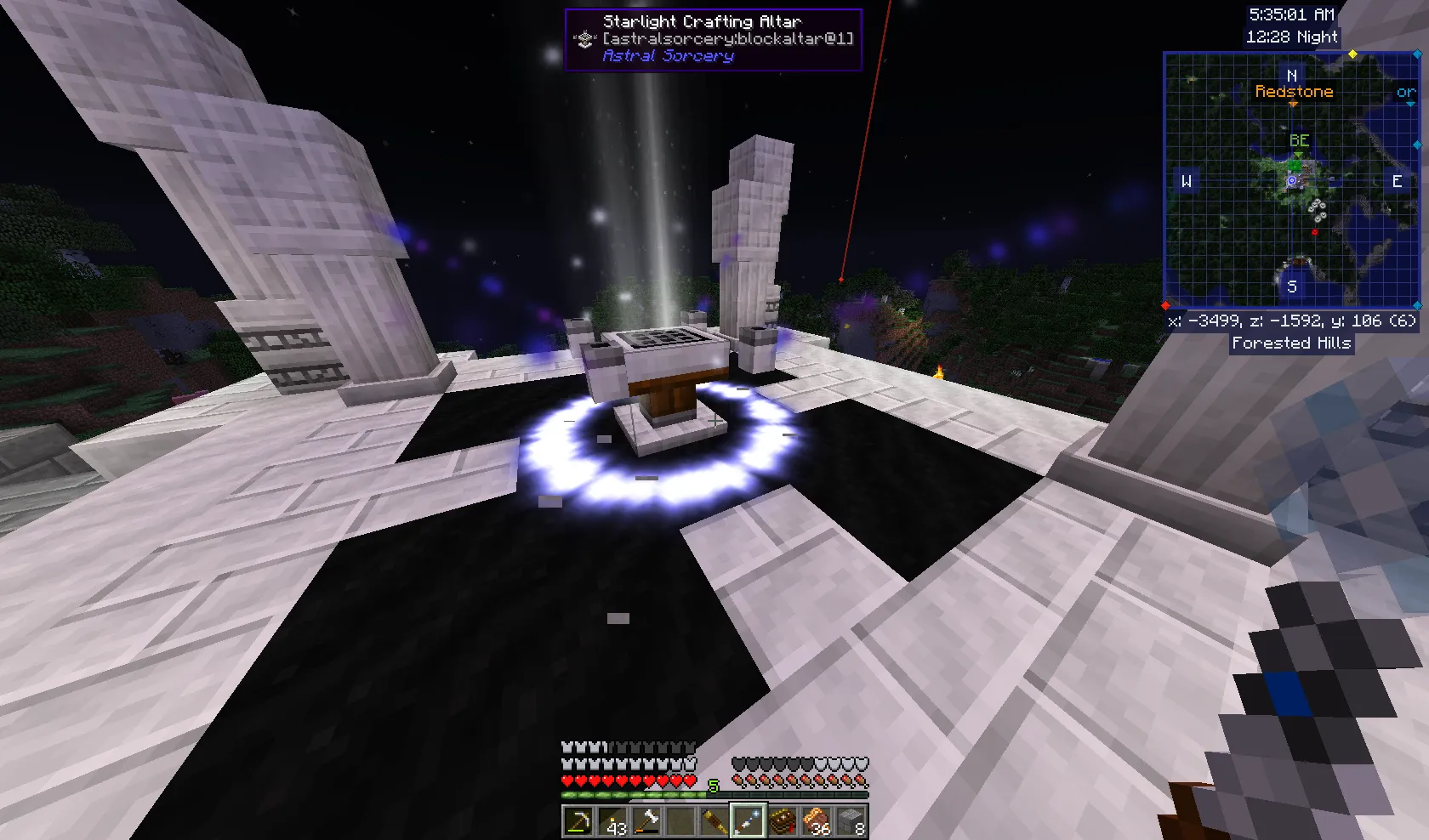The height and width of the screenshot is (840, 1429).
Task: Select the Resonating Wand in the hotbar
Action: click(x=748, y=820)
